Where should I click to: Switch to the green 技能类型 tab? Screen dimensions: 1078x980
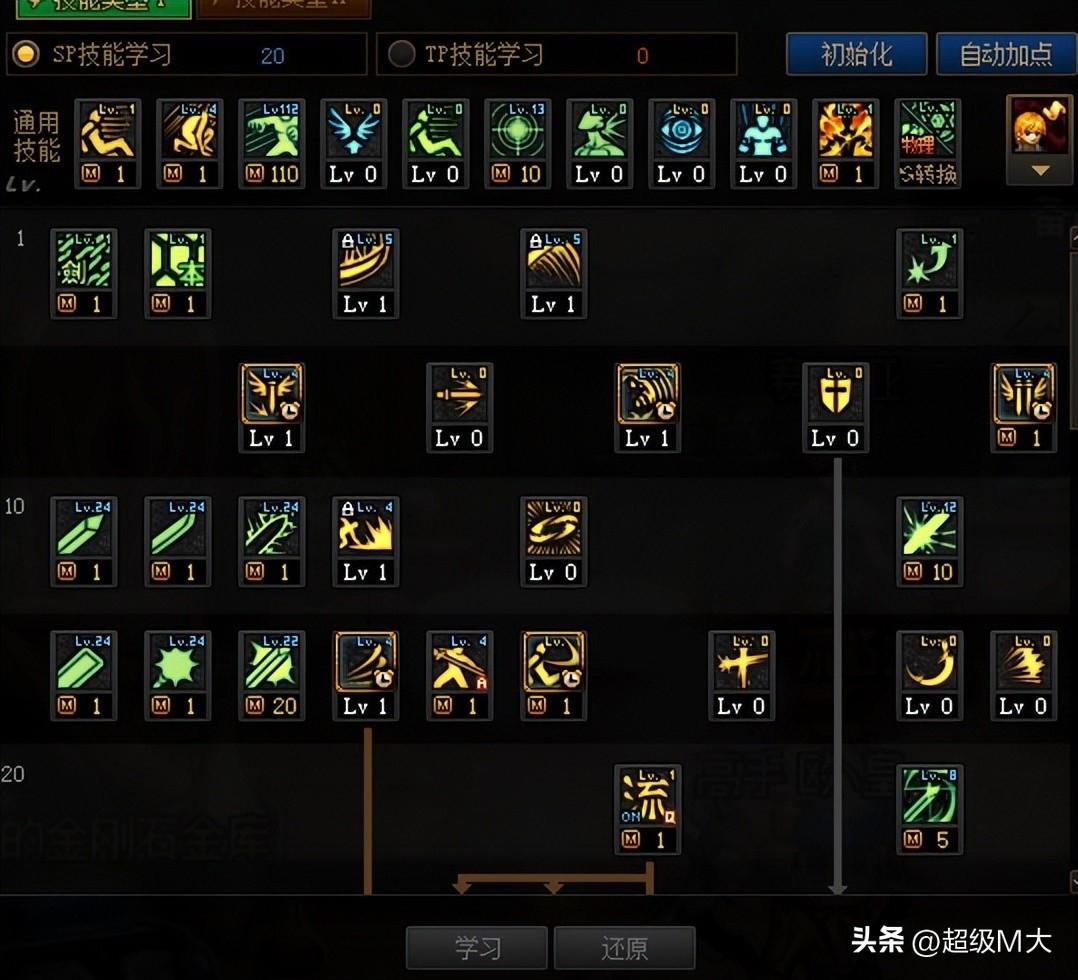104,8
